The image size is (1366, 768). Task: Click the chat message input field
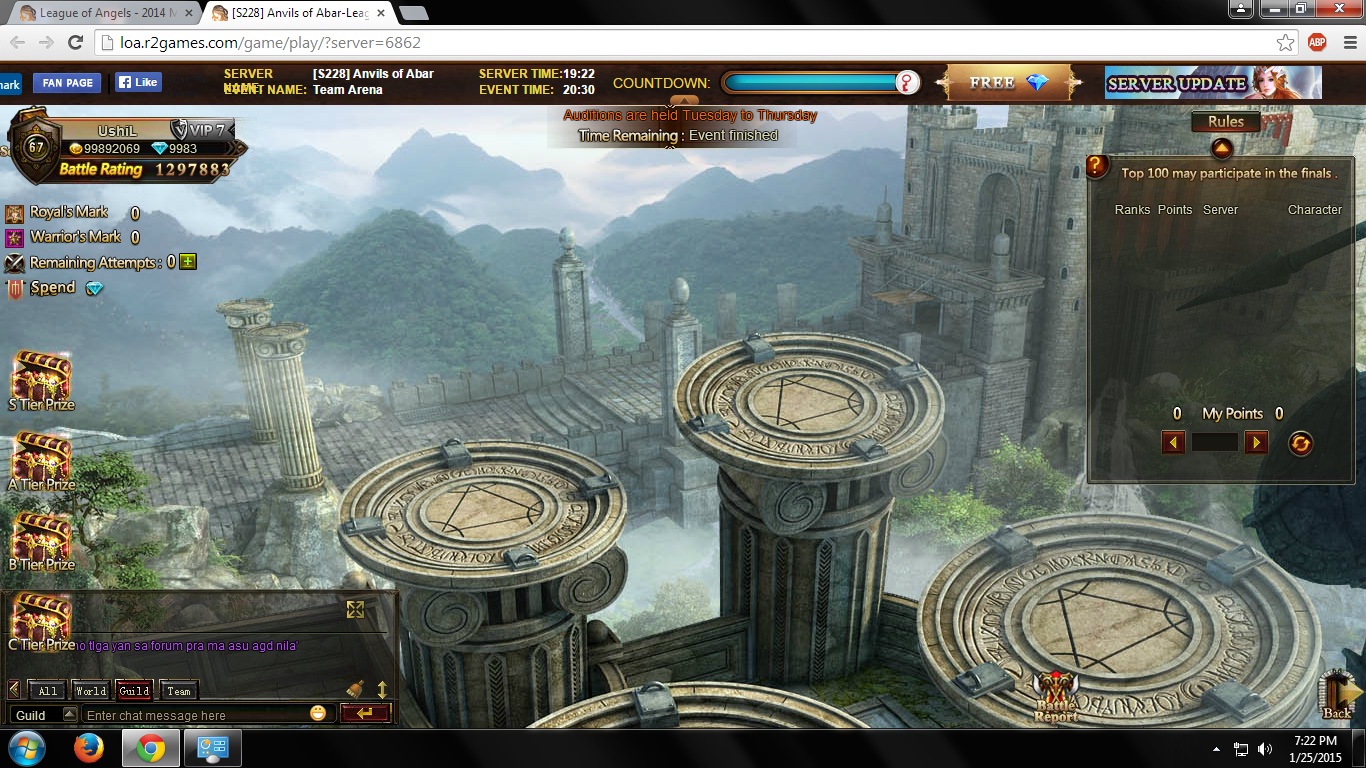tap(195, 715)
